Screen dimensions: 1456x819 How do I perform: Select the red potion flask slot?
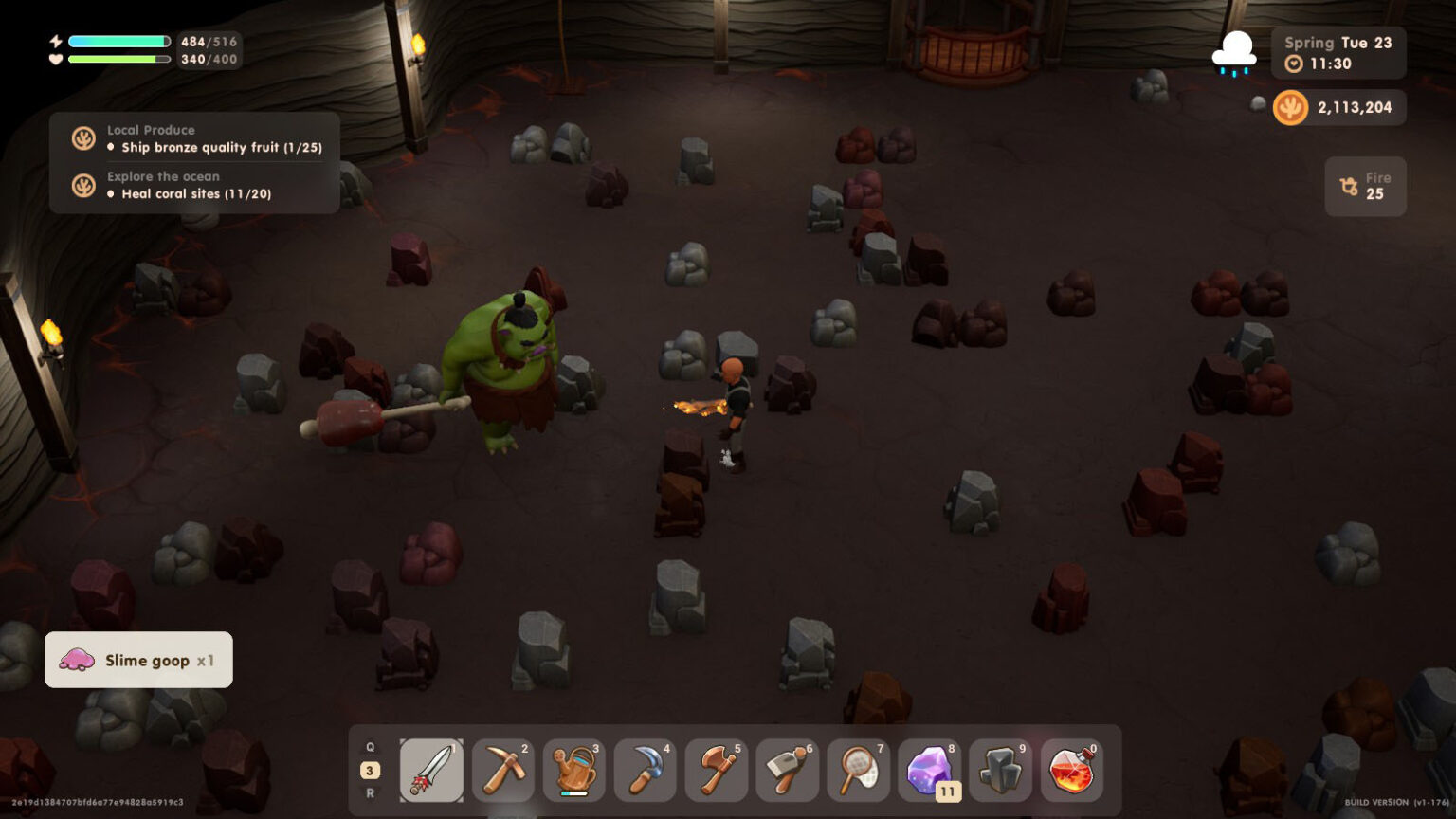click(1071, 771)
